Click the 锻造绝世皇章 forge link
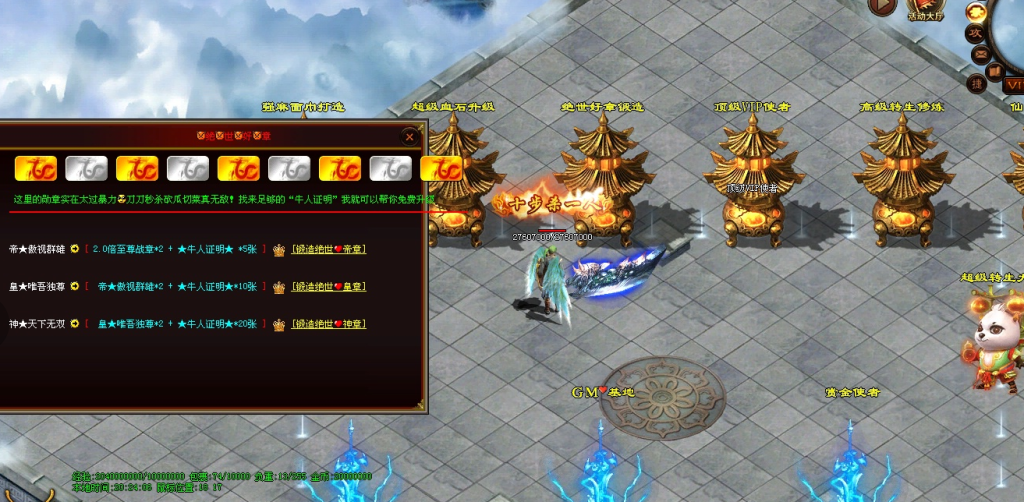This screenshot has height=502, width=1024. [330, 287]
